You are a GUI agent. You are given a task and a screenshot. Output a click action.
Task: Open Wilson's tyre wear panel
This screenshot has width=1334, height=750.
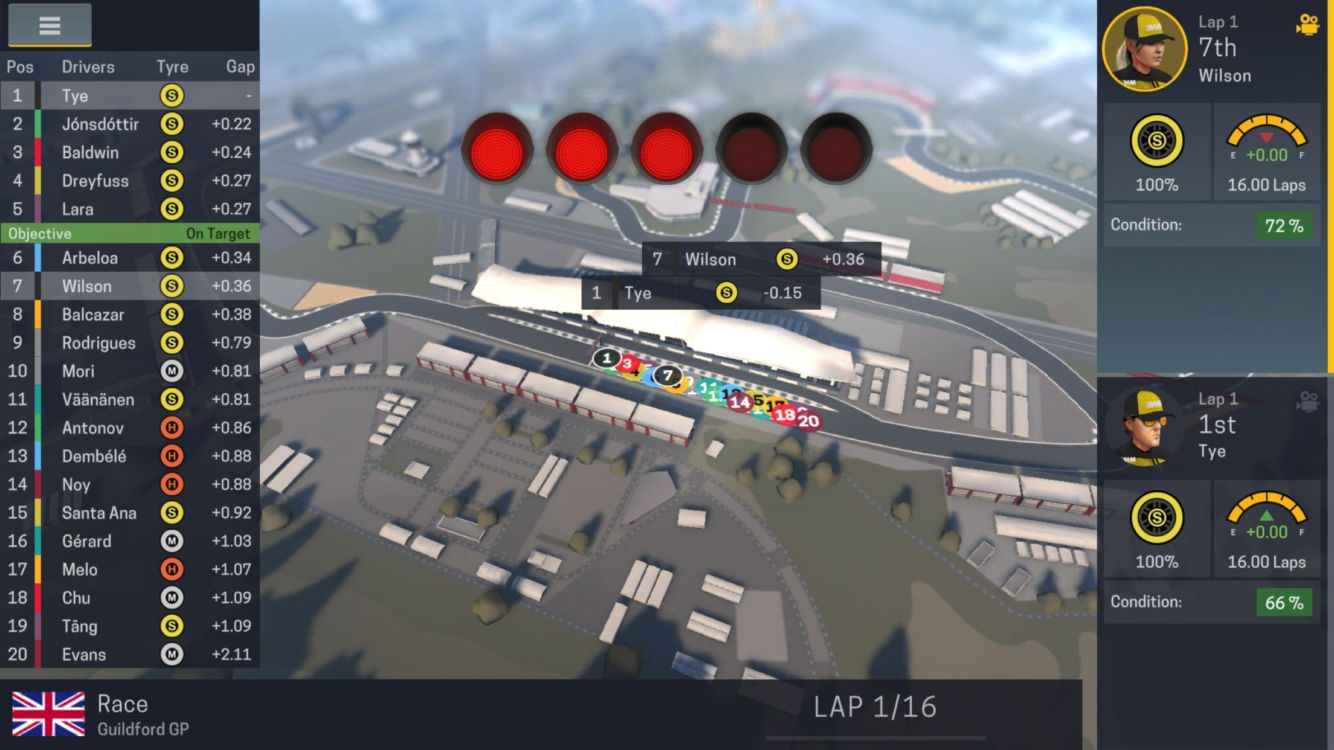tap(1157, 152)
